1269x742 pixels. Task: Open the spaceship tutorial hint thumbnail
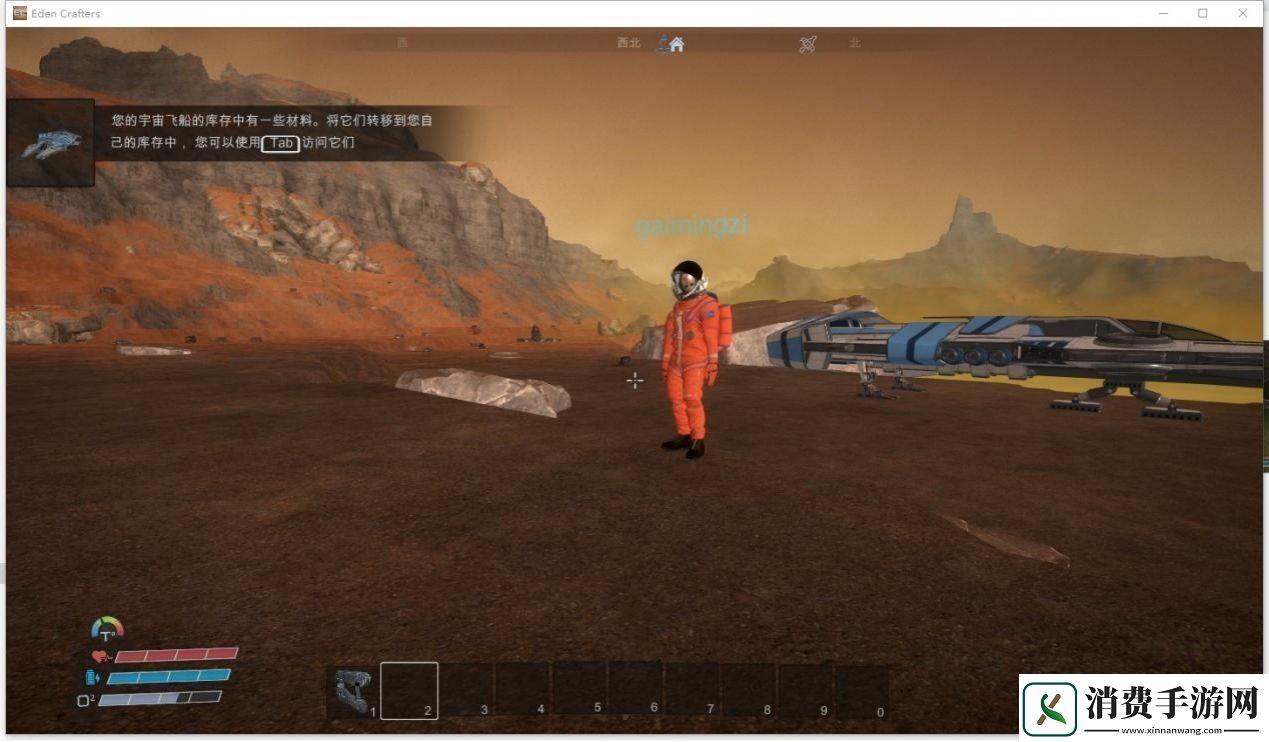pos(51,144)
